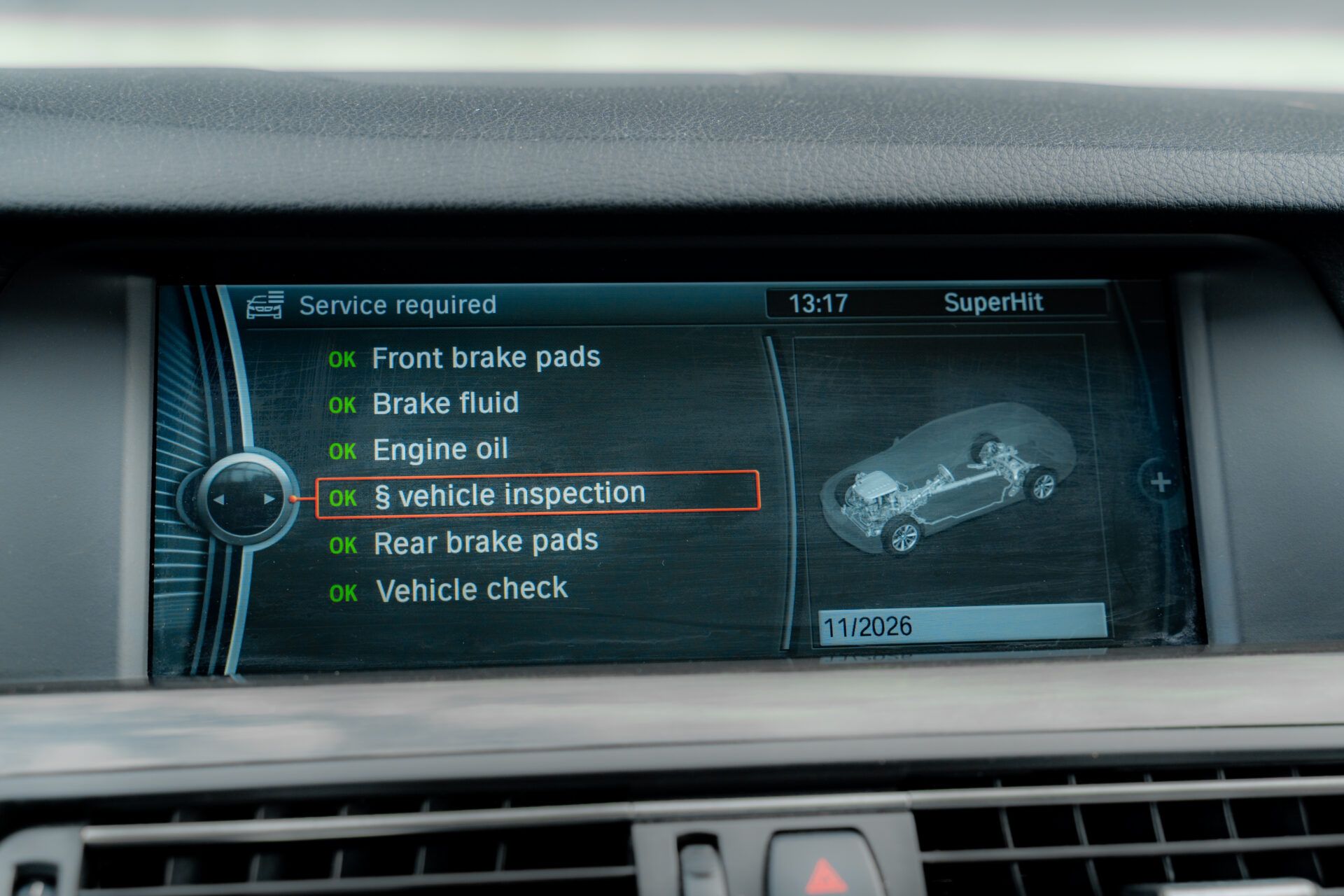Select the Front brake pads entry
The width and height of the screenshot is (1344, 896).
point(485,358)
